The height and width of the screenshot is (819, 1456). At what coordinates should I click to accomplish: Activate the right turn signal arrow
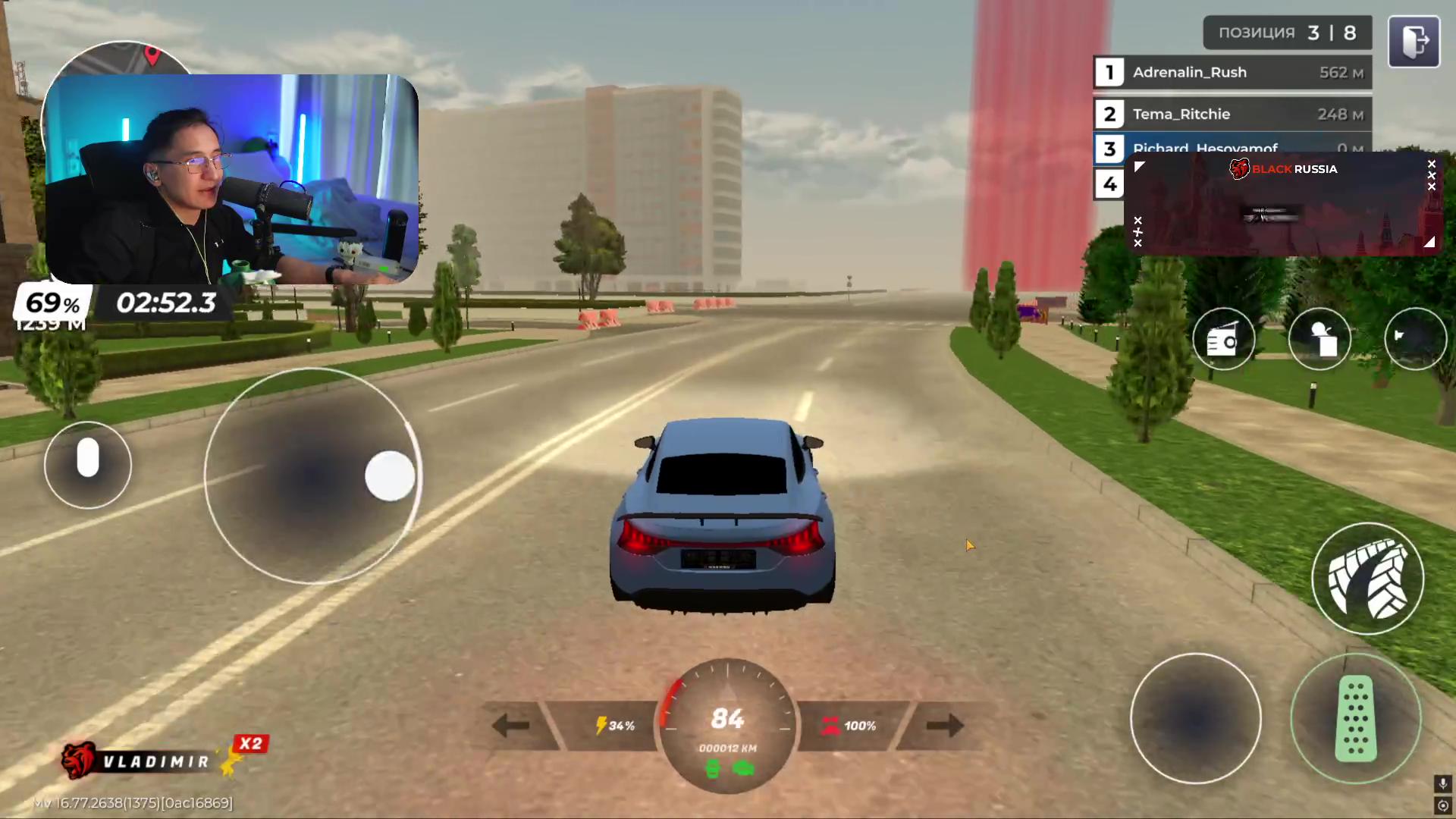tap(944, 726)
